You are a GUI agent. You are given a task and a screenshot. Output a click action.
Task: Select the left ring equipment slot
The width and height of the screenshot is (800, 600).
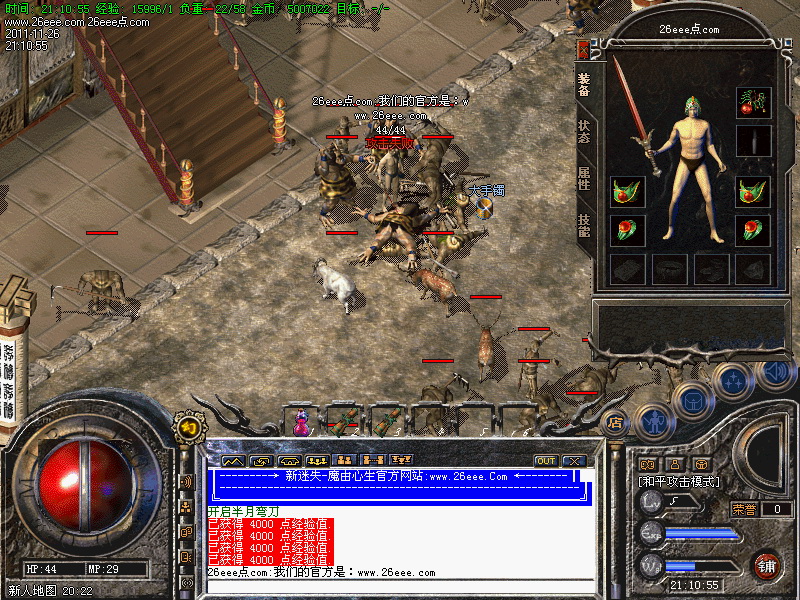(627, 229)
